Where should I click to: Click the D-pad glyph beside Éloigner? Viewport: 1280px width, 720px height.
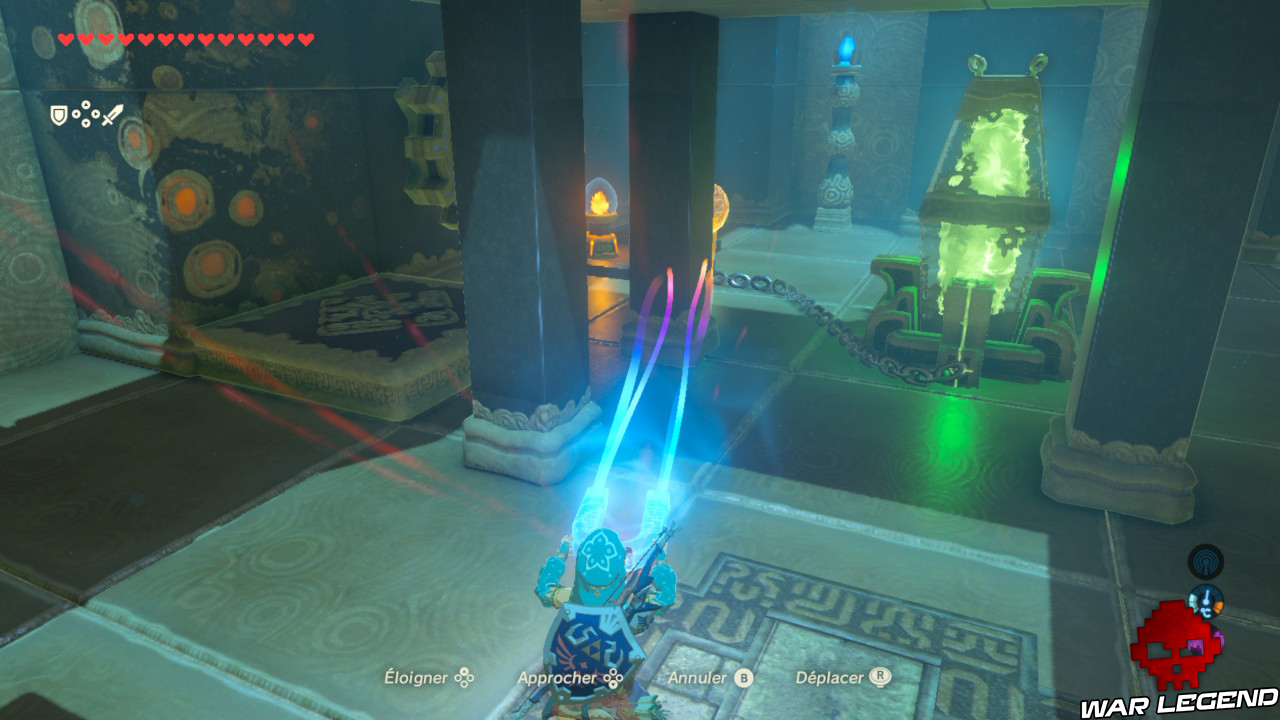464,677
